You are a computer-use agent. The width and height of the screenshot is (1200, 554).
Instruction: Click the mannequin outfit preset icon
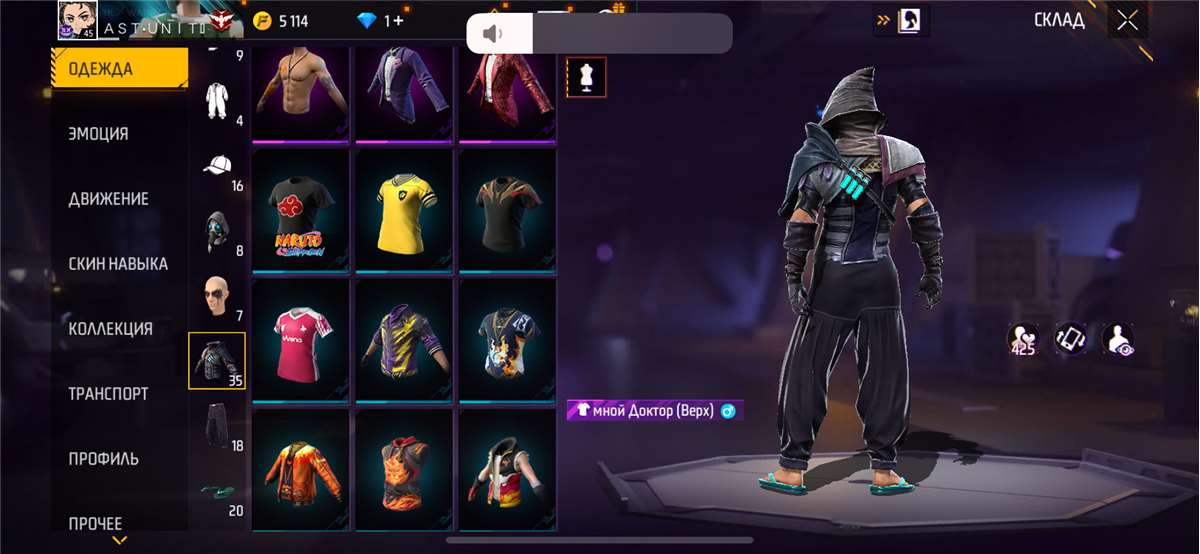586,77
